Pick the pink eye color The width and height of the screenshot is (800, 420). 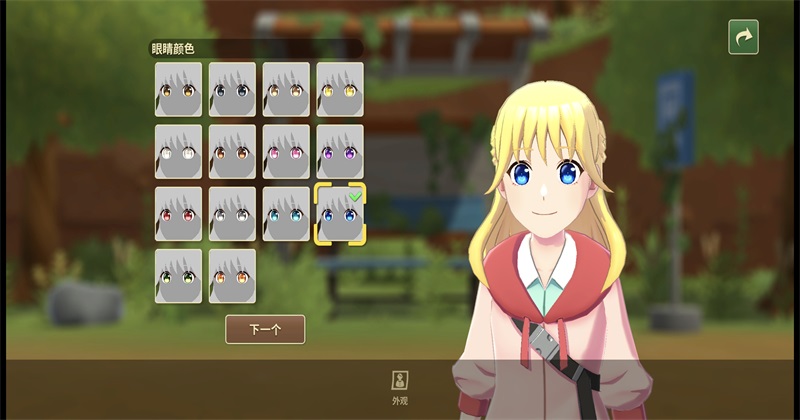pyautogui.click(x=286, y=152)
